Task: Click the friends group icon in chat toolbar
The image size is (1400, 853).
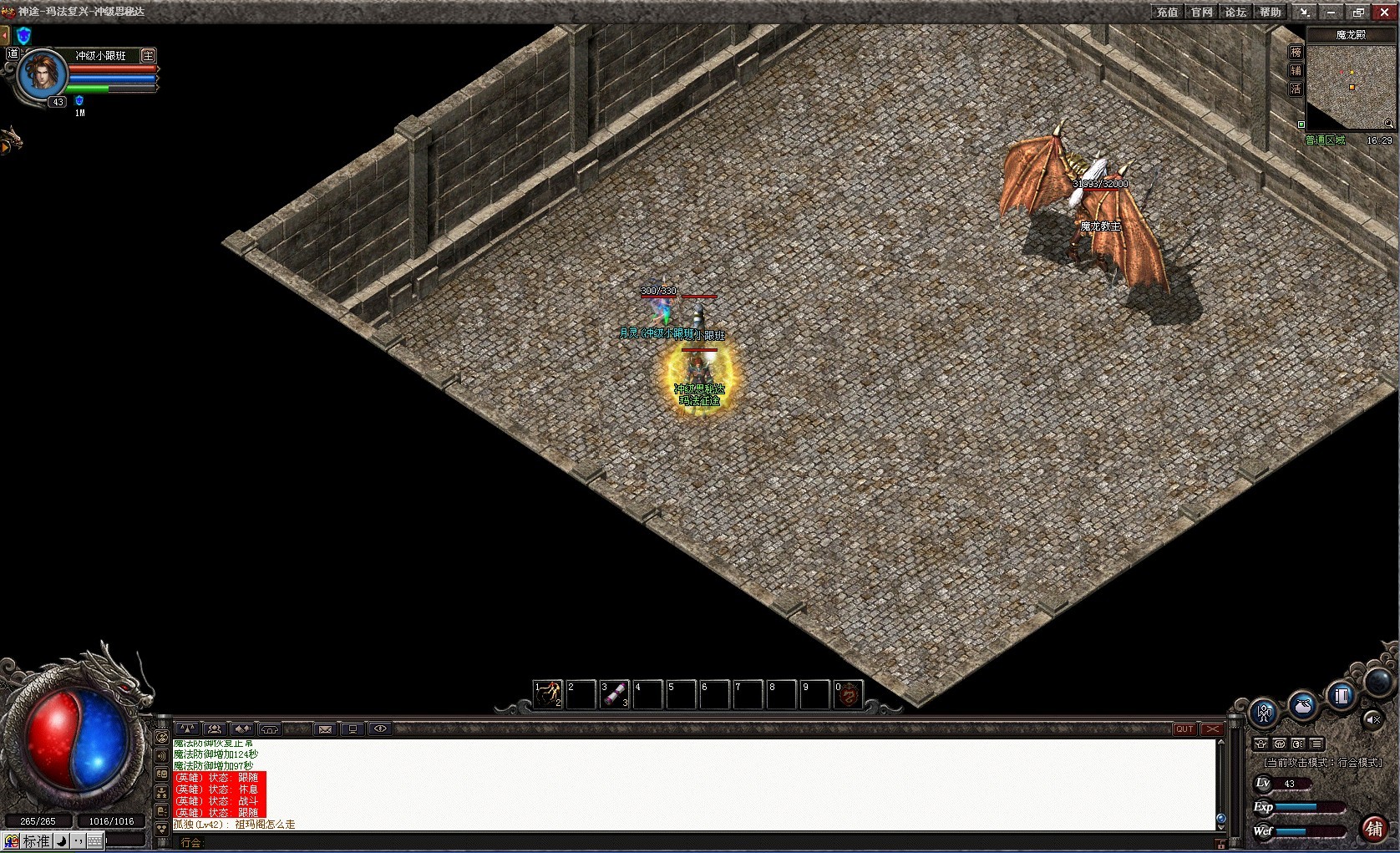Action: click(x=214, y=729)
